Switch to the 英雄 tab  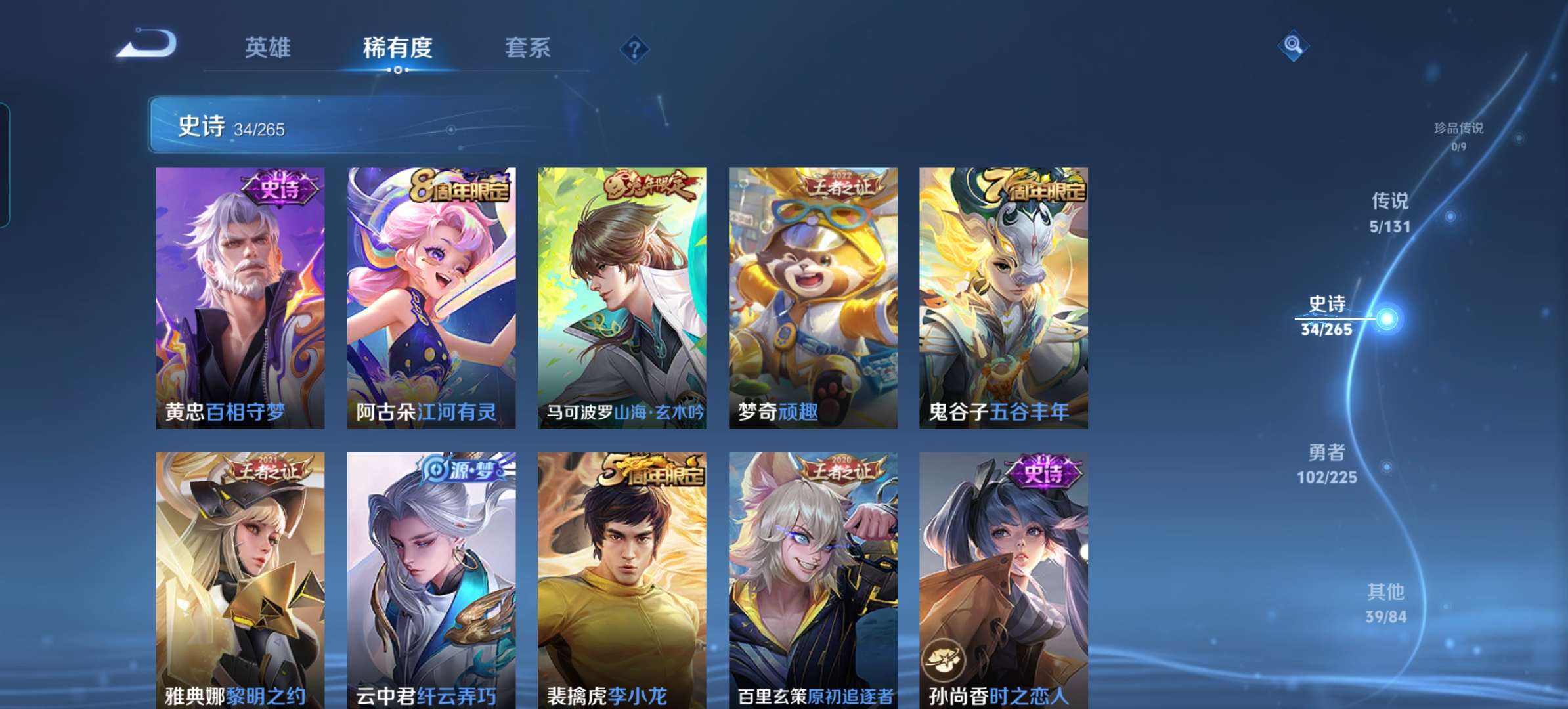pos(271,47)
